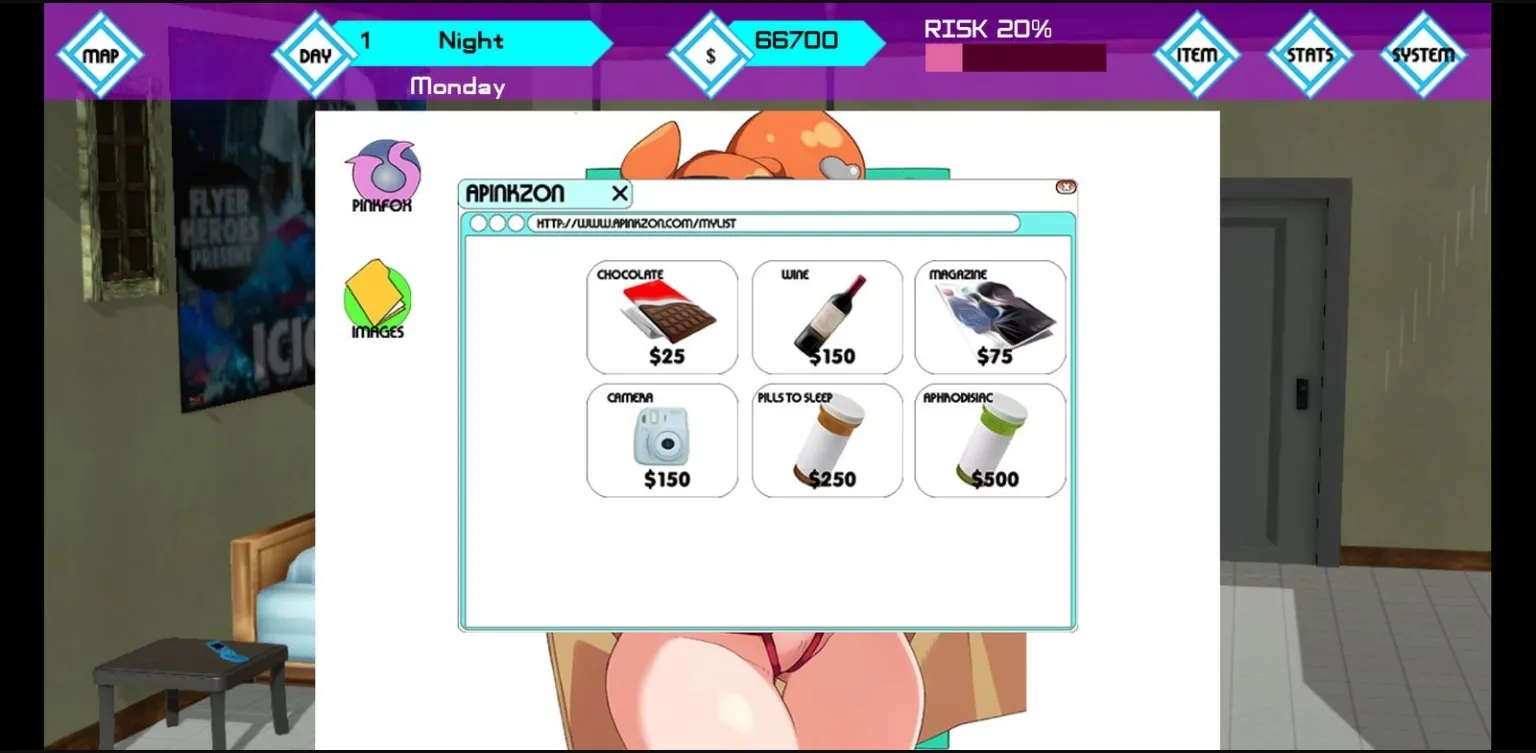Buy the Chocolate for $25
The height and width of the screenshot is (753, 1536).
coord(662,316)
